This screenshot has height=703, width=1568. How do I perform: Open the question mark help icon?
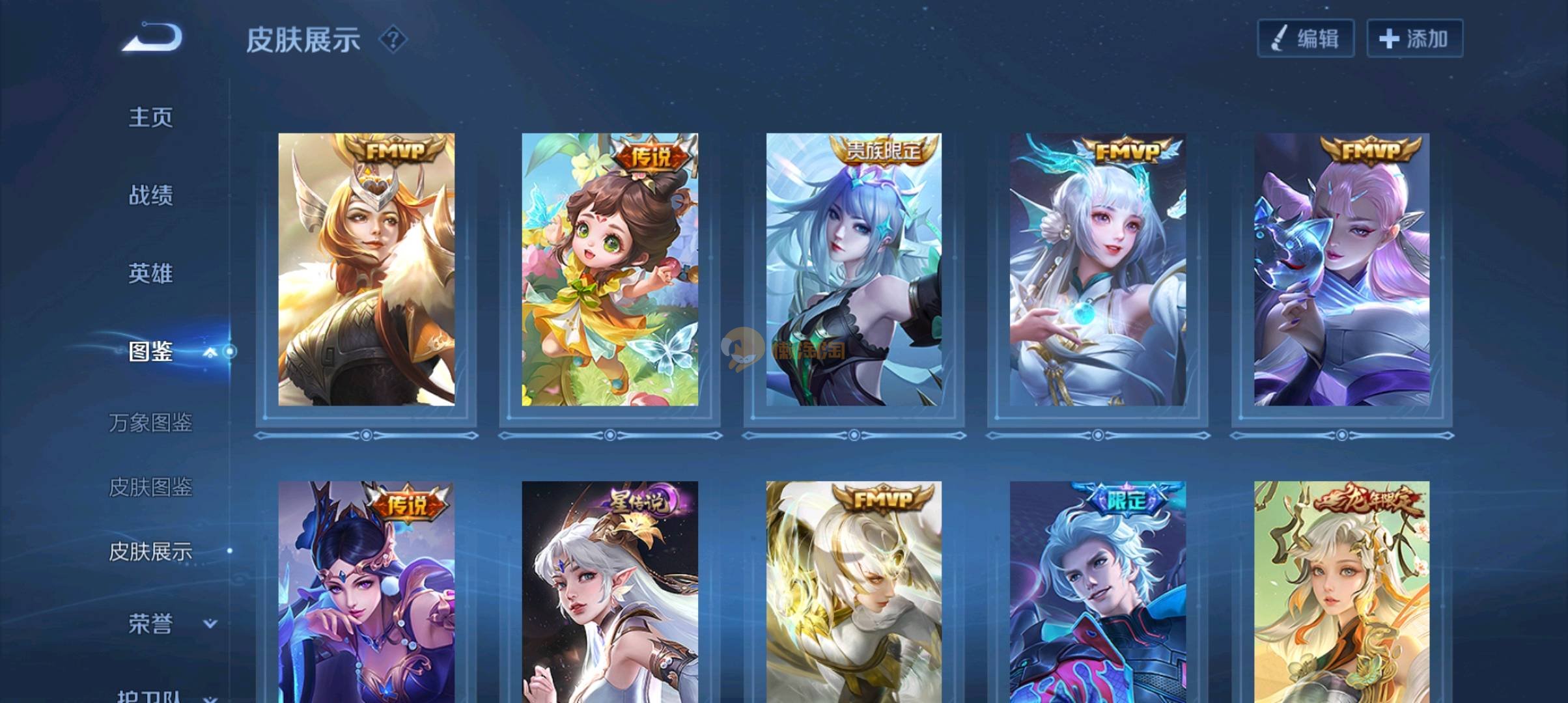point(393,40)
